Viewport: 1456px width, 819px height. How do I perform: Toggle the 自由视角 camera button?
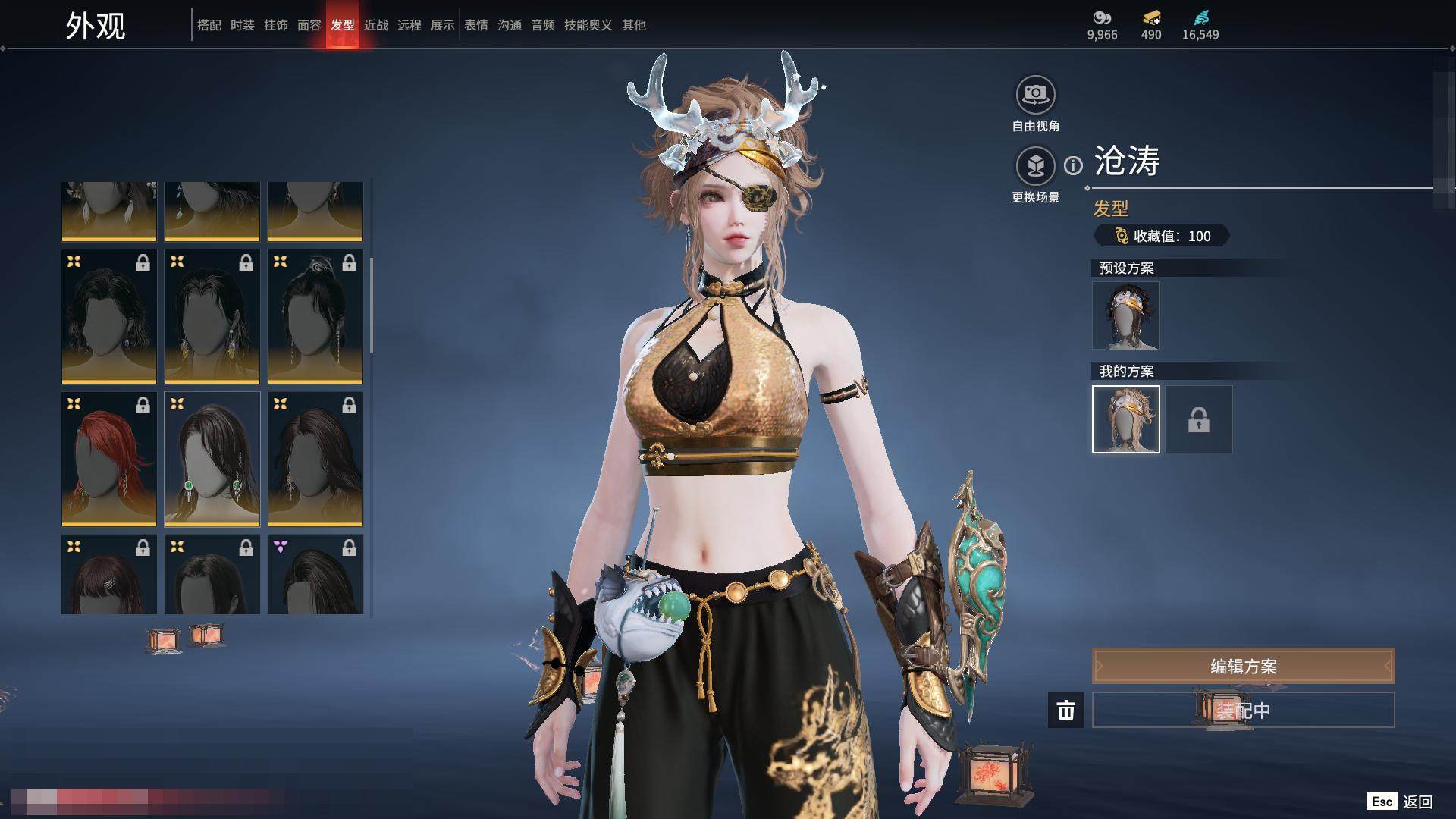point(1035,95)
